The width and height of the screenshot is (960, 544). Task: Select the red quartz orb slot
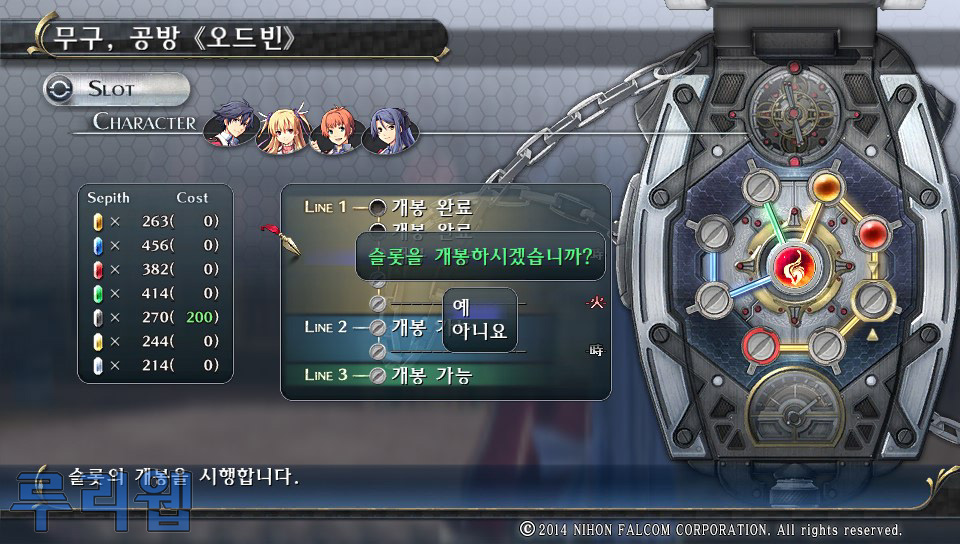coord(872,235)
